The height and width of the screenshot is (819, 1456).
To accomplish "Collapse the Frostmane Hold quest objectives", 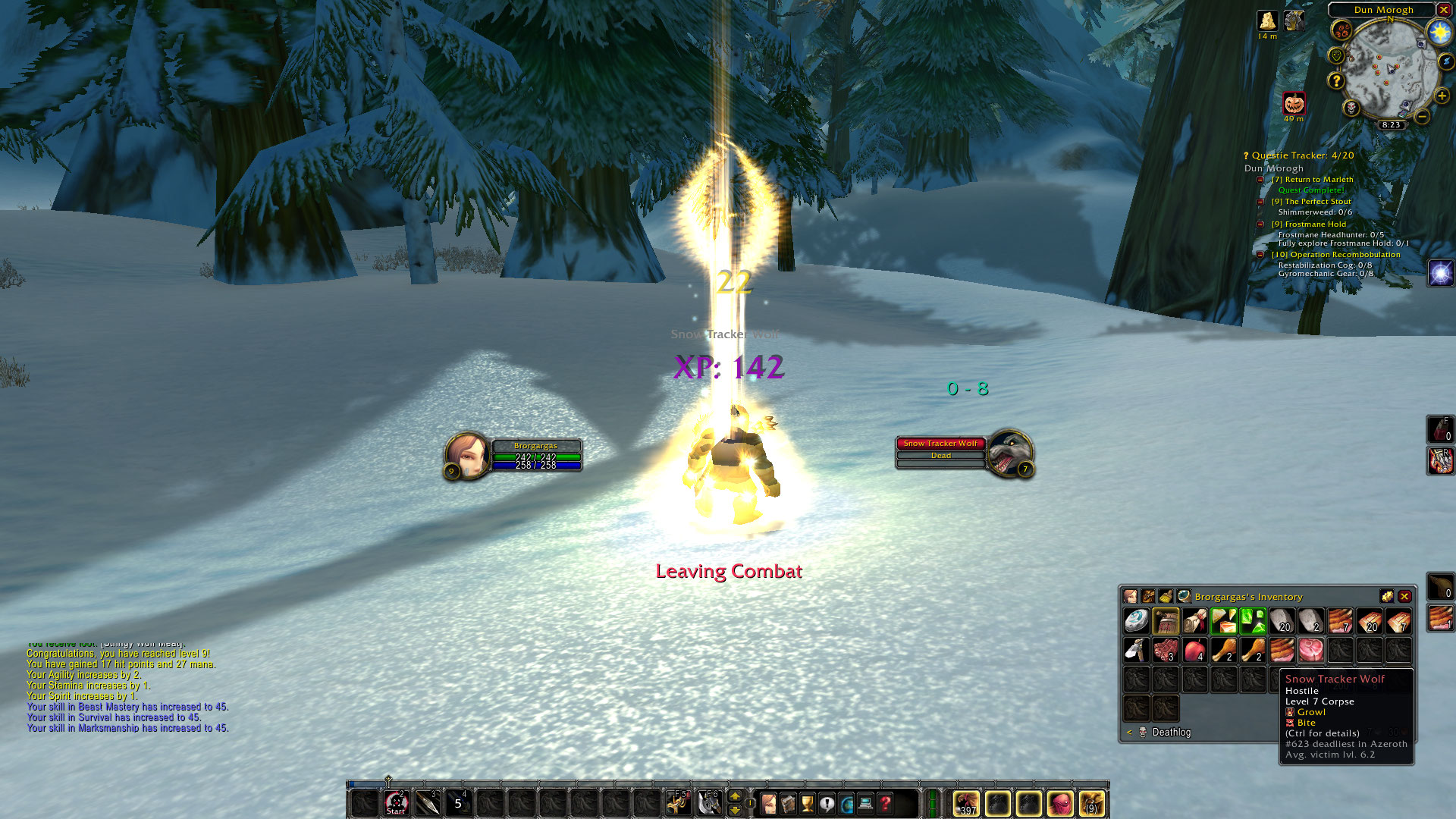I will 1260,224.
